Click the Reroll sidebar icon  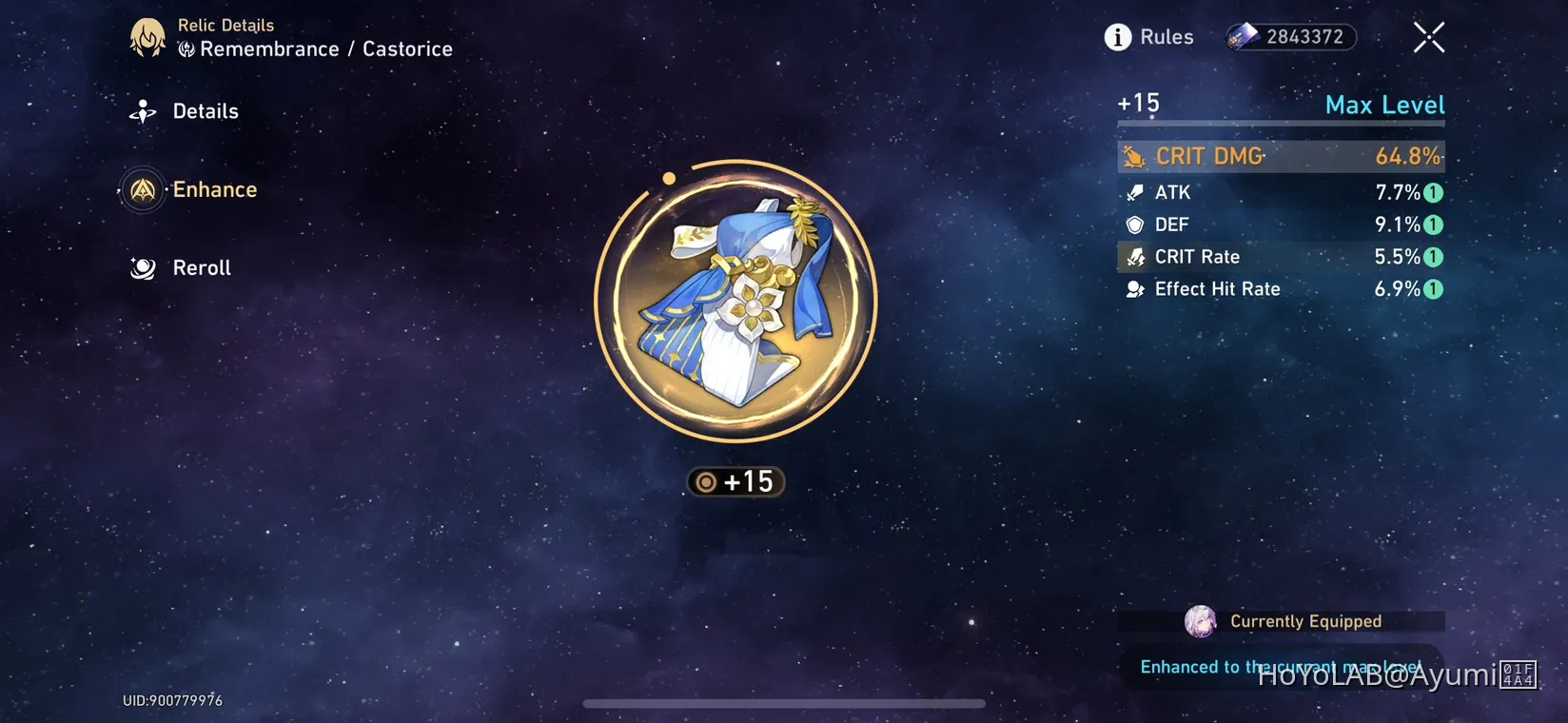click(x=141, y=268)
